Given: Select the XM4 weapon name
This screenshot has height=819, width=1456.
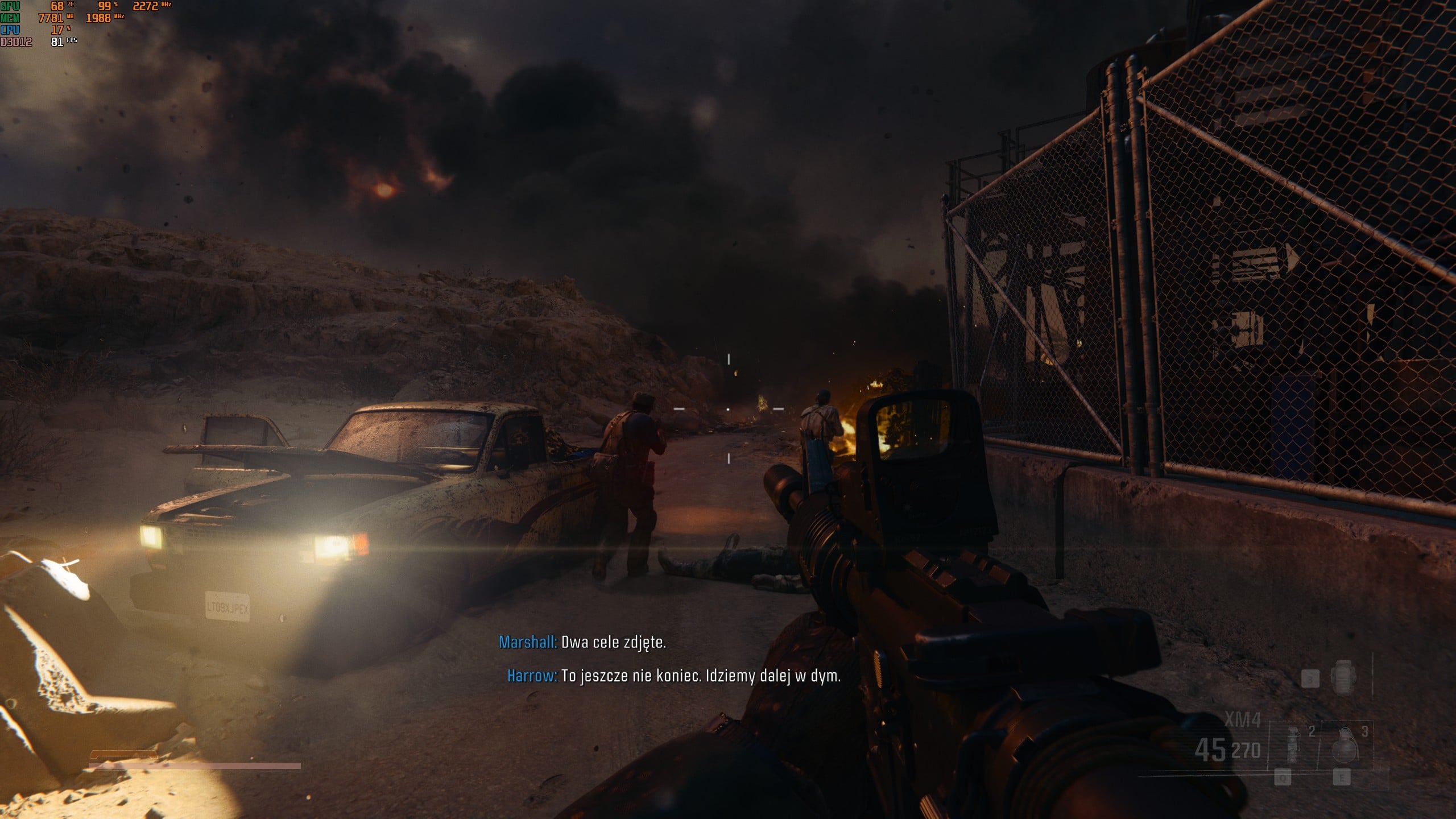Looking at the screenshot, I should 1242,721.
